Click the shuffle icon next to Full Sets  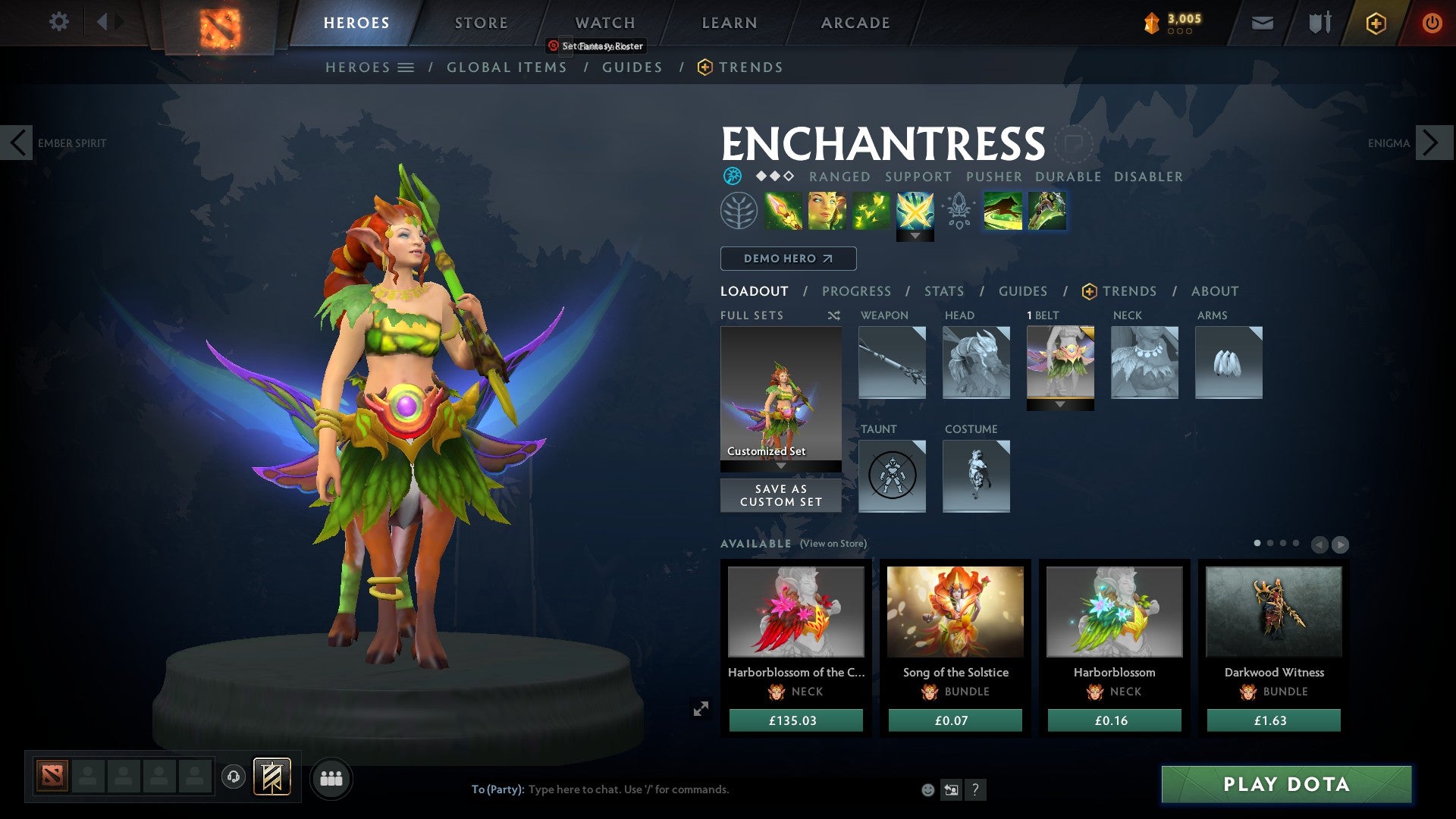(x=833, y=315)
